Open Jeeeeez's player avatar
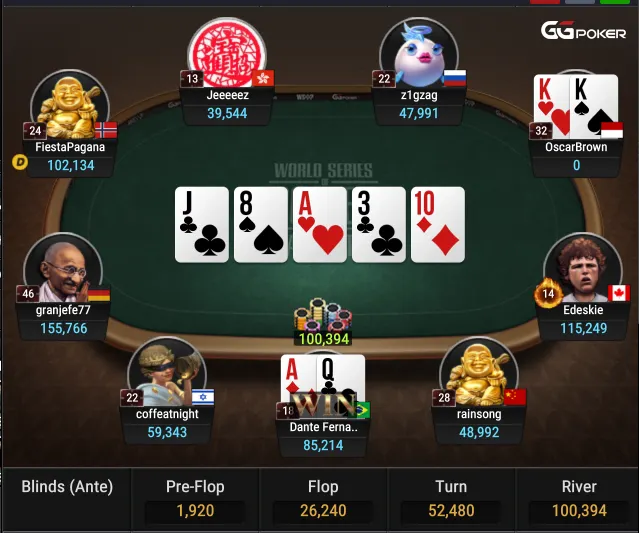Image resolution: width=639 pixels, height=533 pixels. click(x=227, y=50)
